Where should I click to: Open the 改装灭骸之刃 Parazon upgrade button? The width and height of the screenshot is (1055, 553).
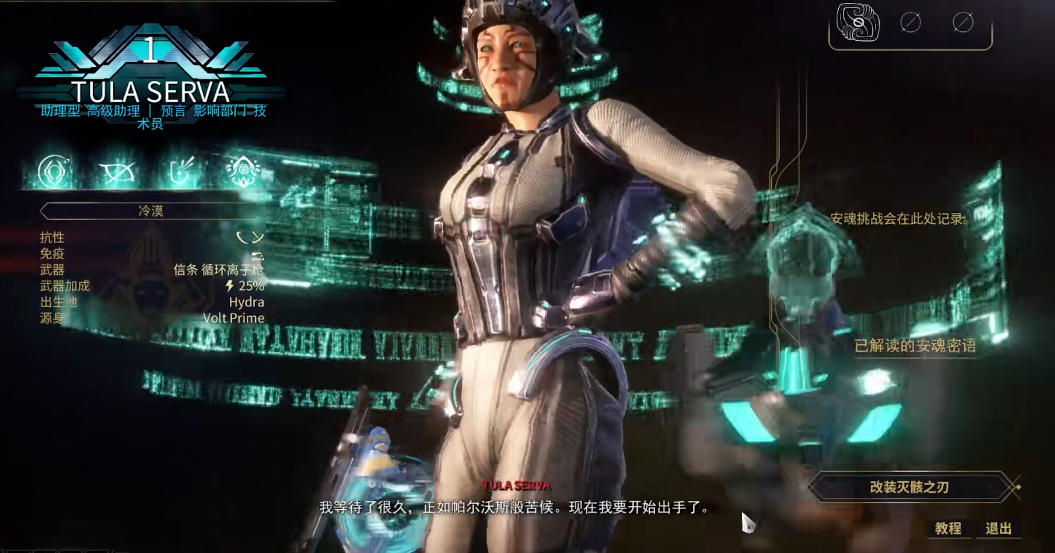[906, 488]
